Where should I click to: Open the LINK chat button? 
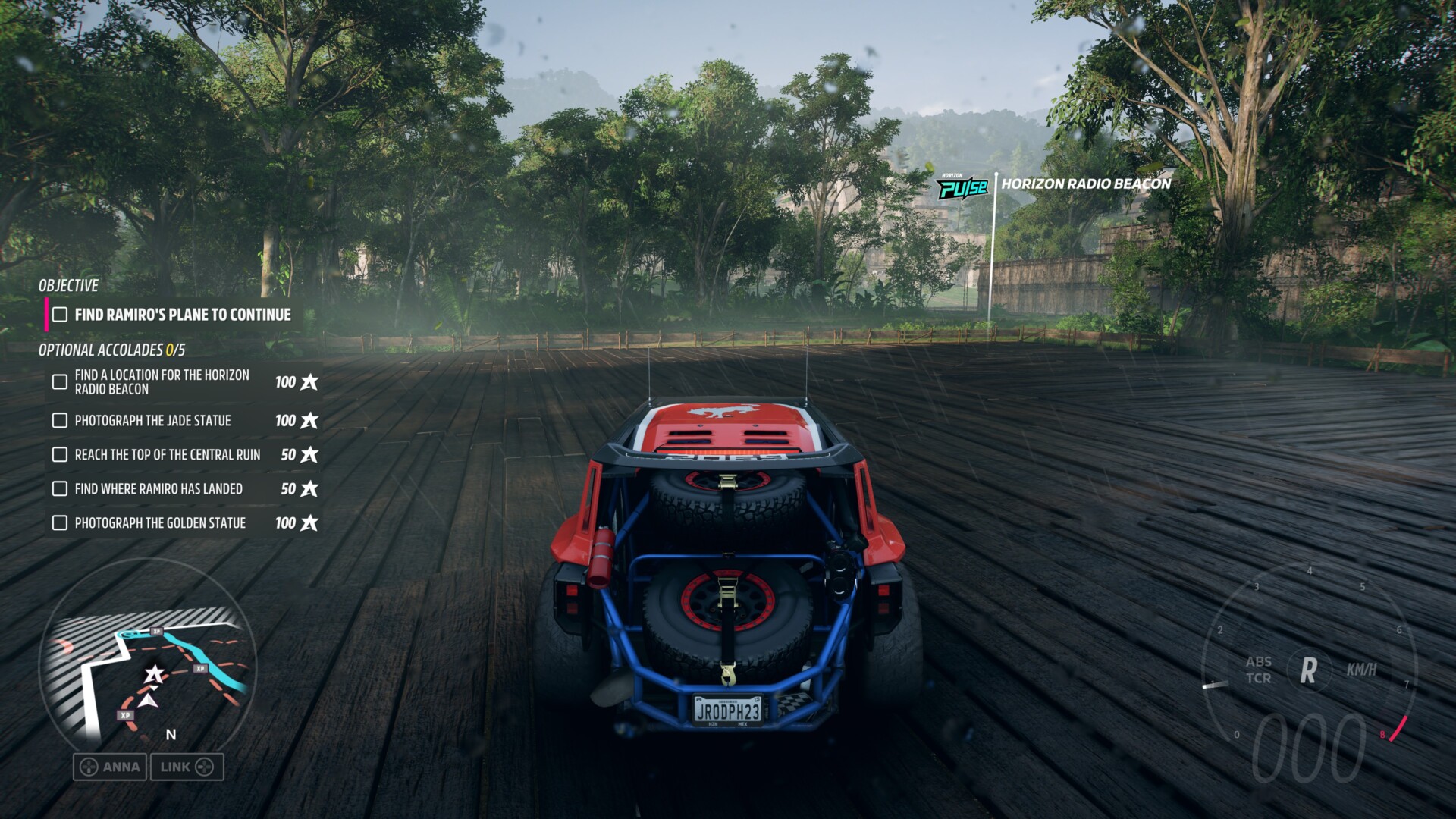pyautogui.click(x=187, y=767)
